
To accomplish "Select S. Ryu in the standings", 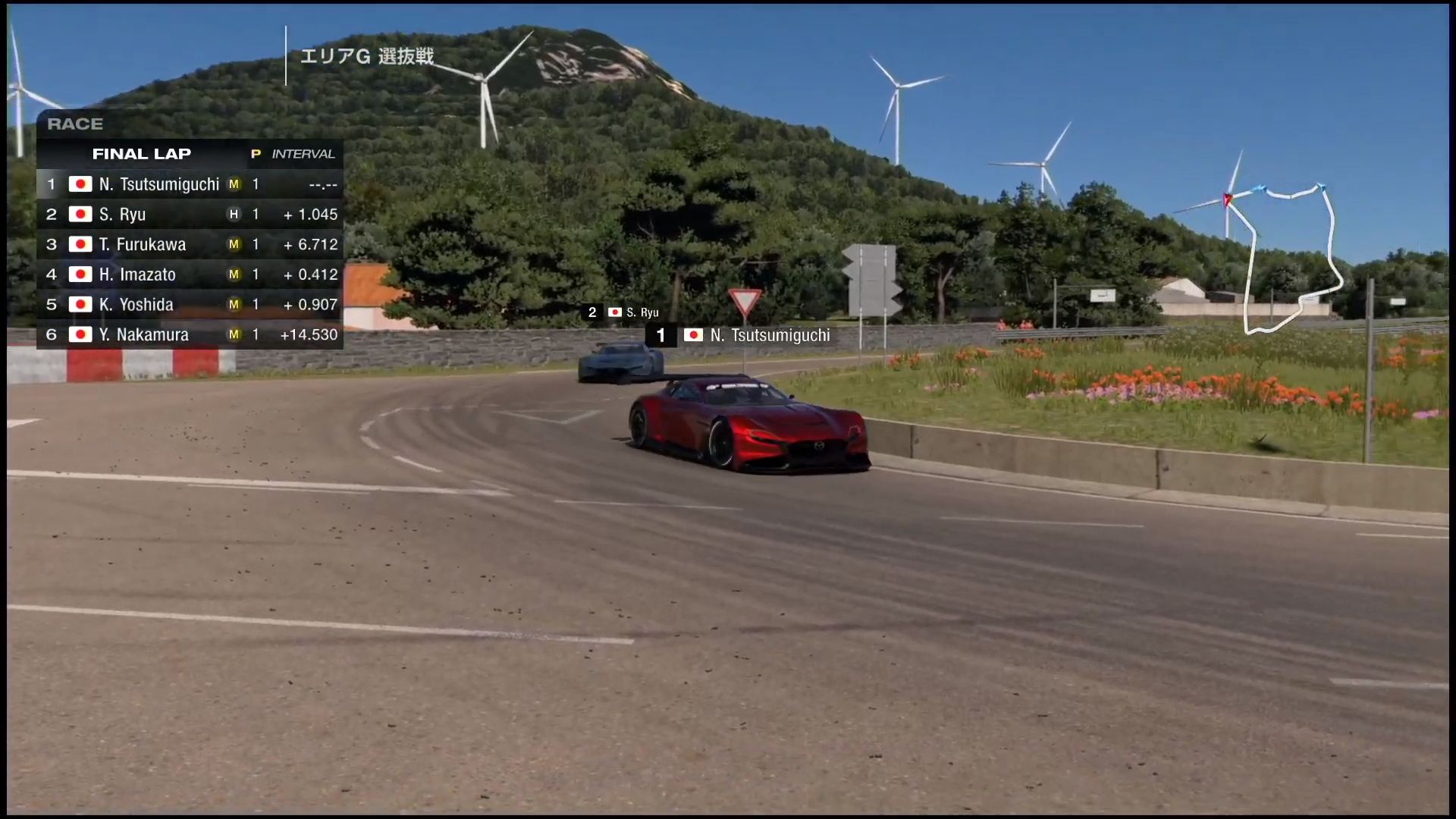I will (x=190, y=215).
